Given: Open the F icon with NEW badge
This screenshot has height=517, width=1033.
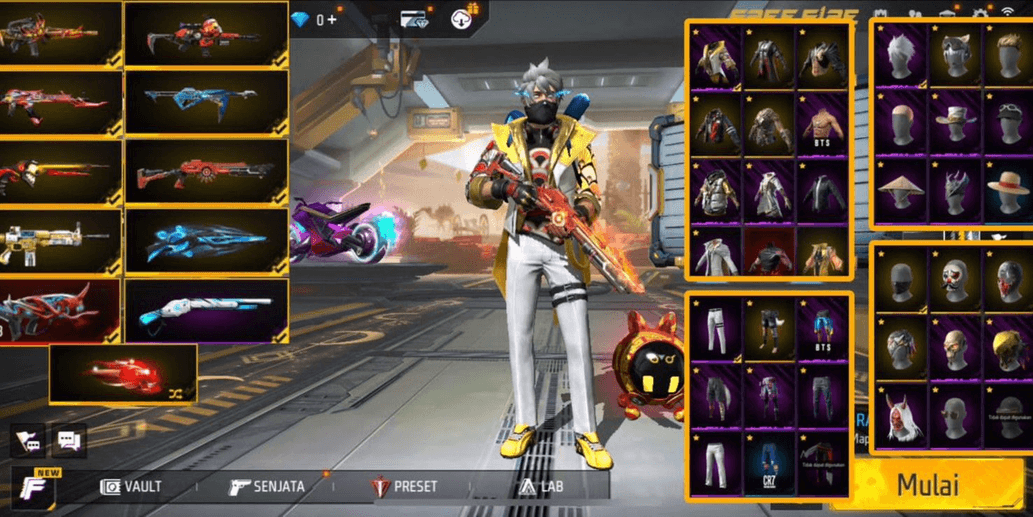Looking at the screenshot, I should (33, 487).
